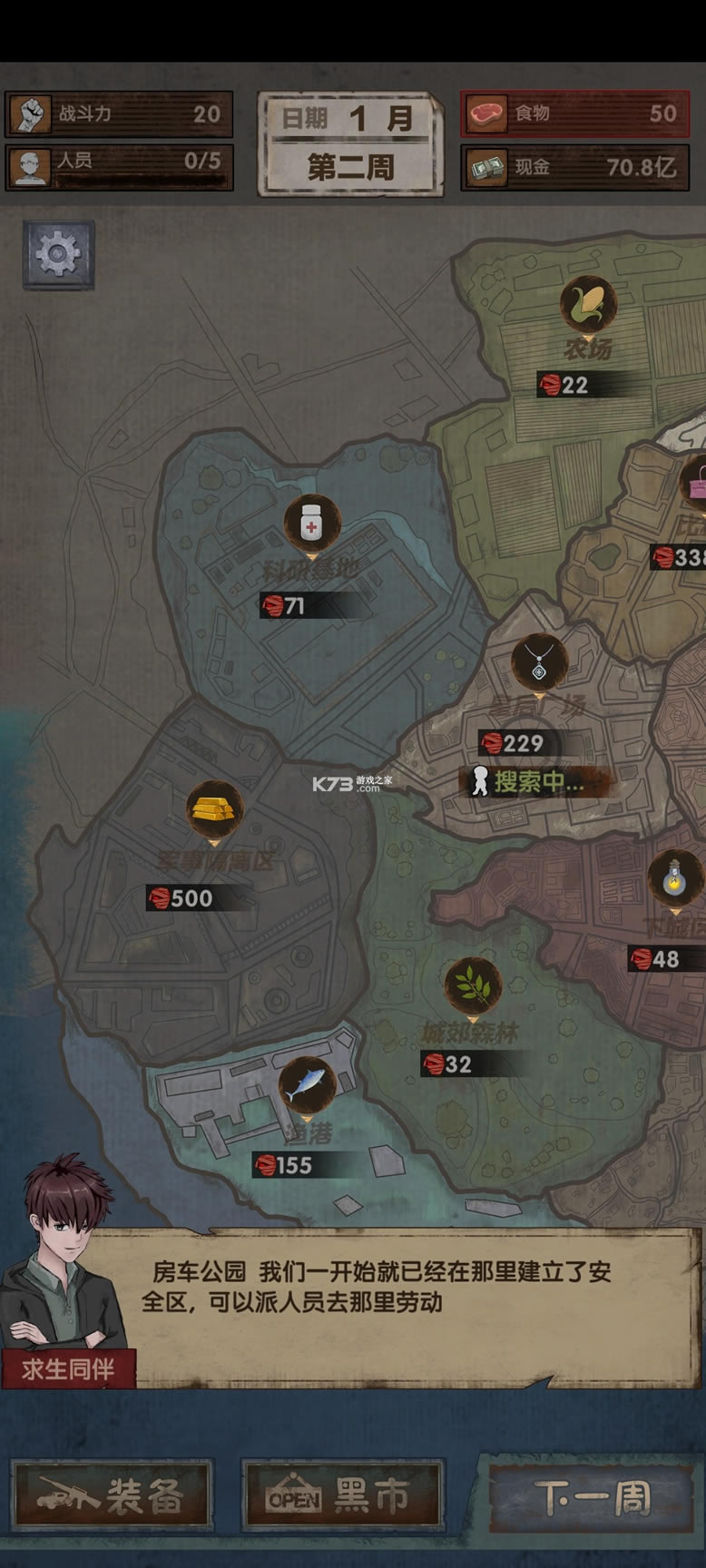Select the gold bars quarantine zone marker
The image size is (706, 1568).
[215, 808]
